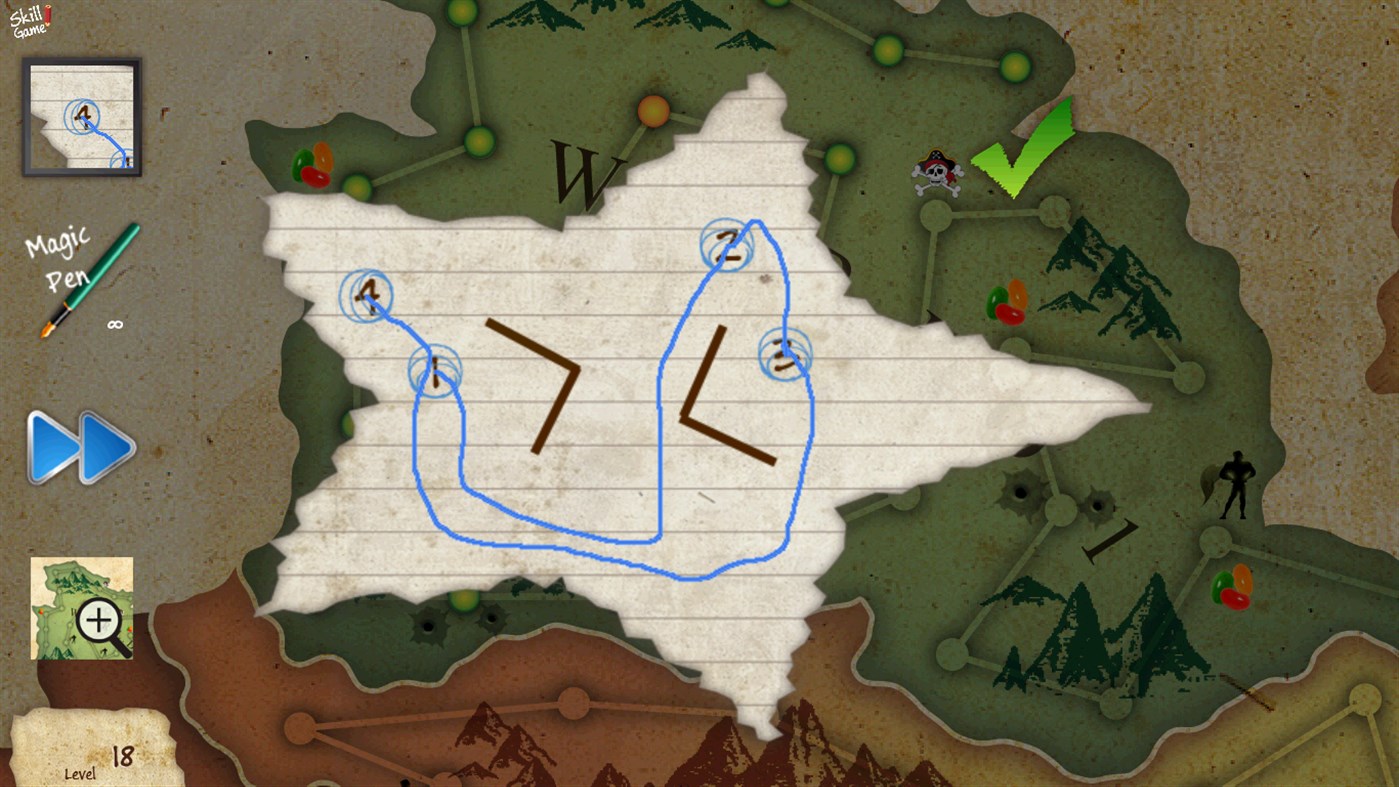This screenshot has width=1399, height=787.
Task: Click the jelly beans on the left edge
Action: pyautogui.click(x=314, y=165)
